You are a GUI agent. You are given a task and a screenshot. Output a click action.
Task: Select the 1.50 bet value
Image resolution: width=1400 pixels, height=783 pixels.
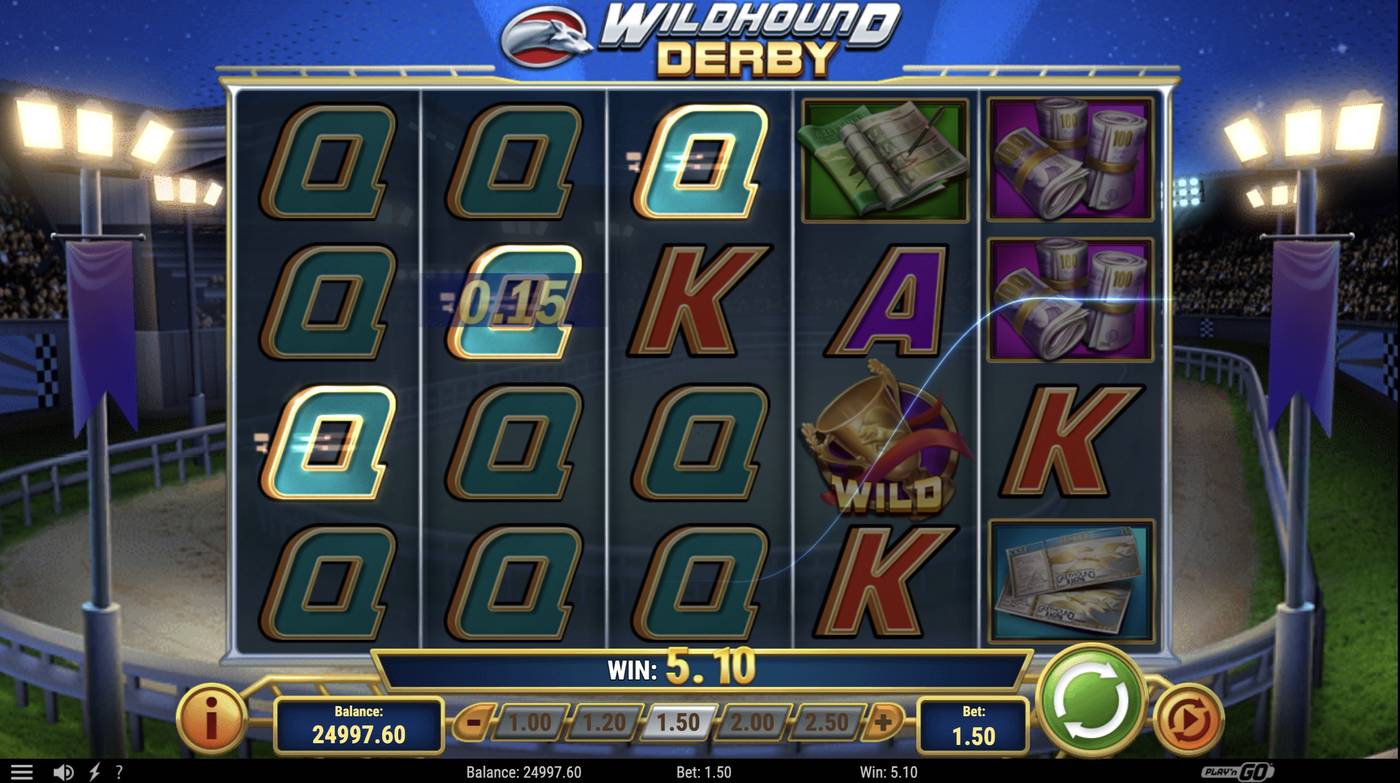678,722
